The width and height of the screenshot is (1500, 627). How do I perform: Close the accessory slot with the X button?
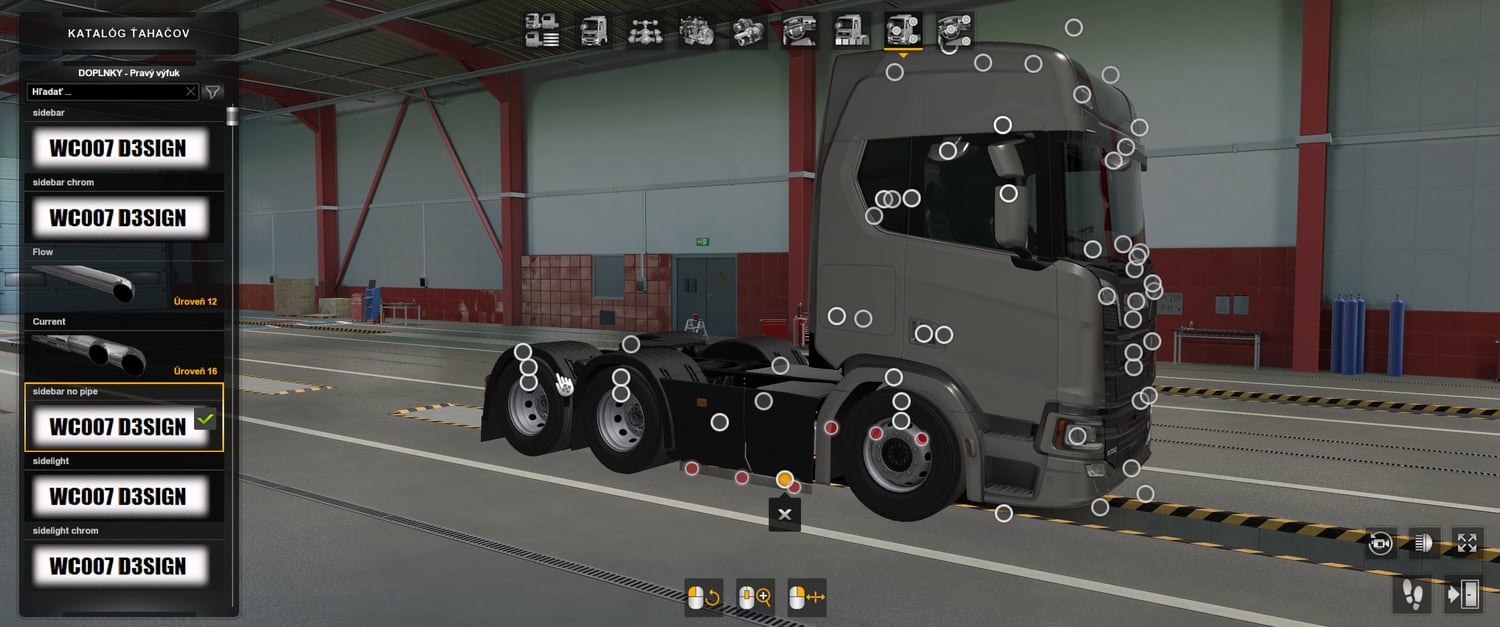point(785,514)
